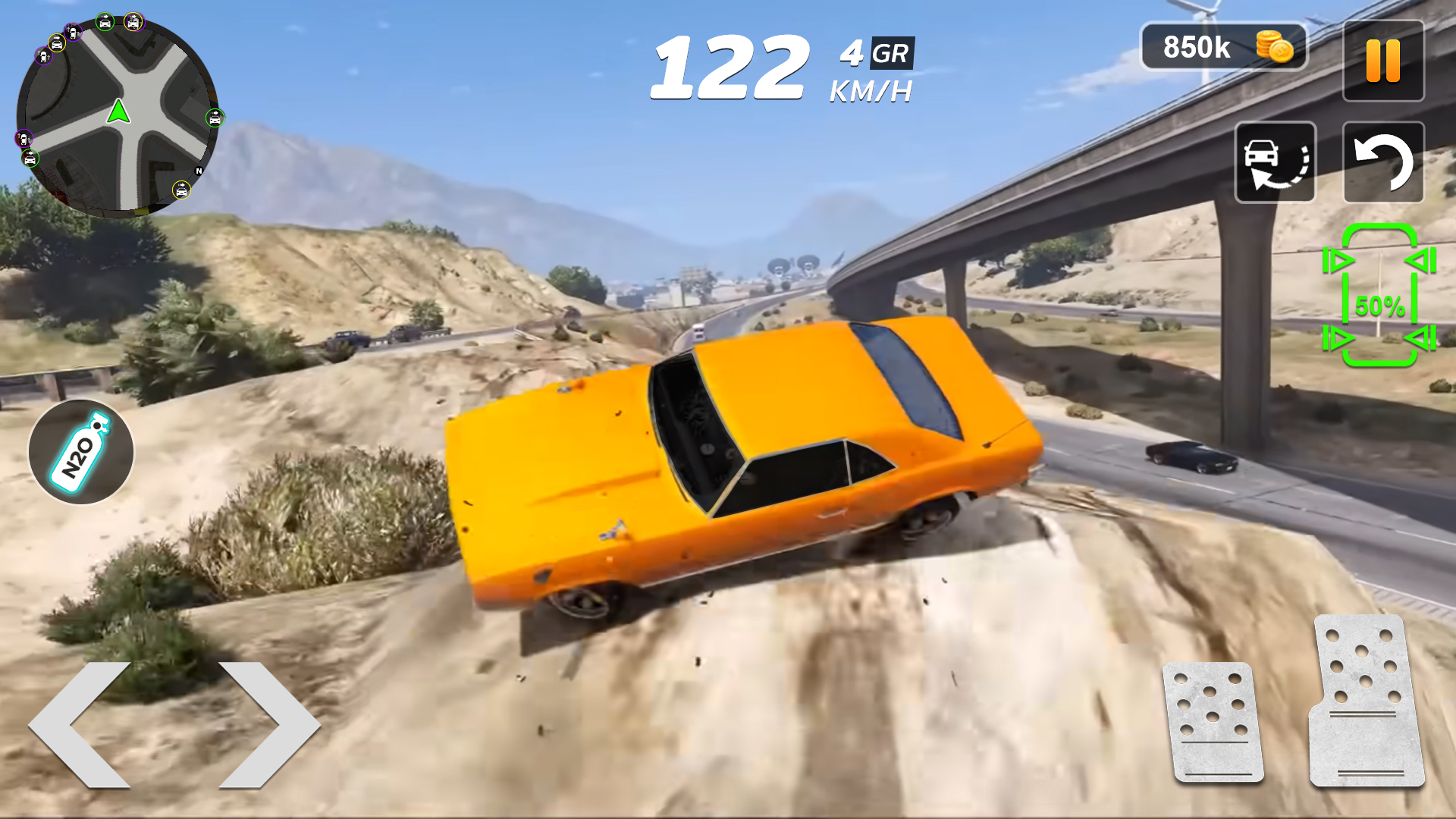Reset the car with the undo arrow
Viewport: 1456px width, 819px height.
point(1383,162)
